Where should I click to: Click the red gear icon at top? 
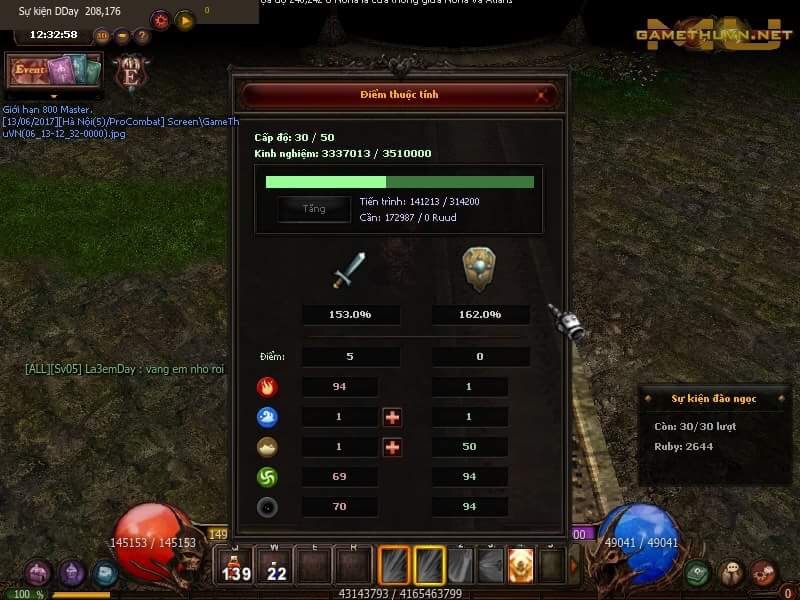160,20
